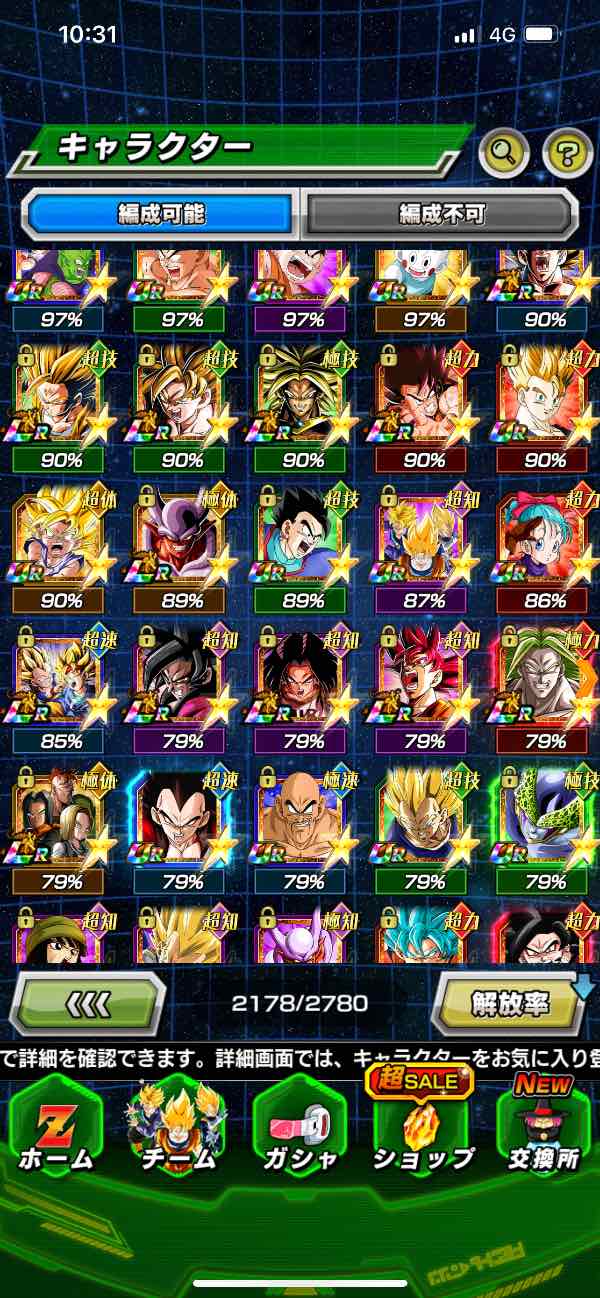
Task: Open the question mark help button
Action: [566, 153]
